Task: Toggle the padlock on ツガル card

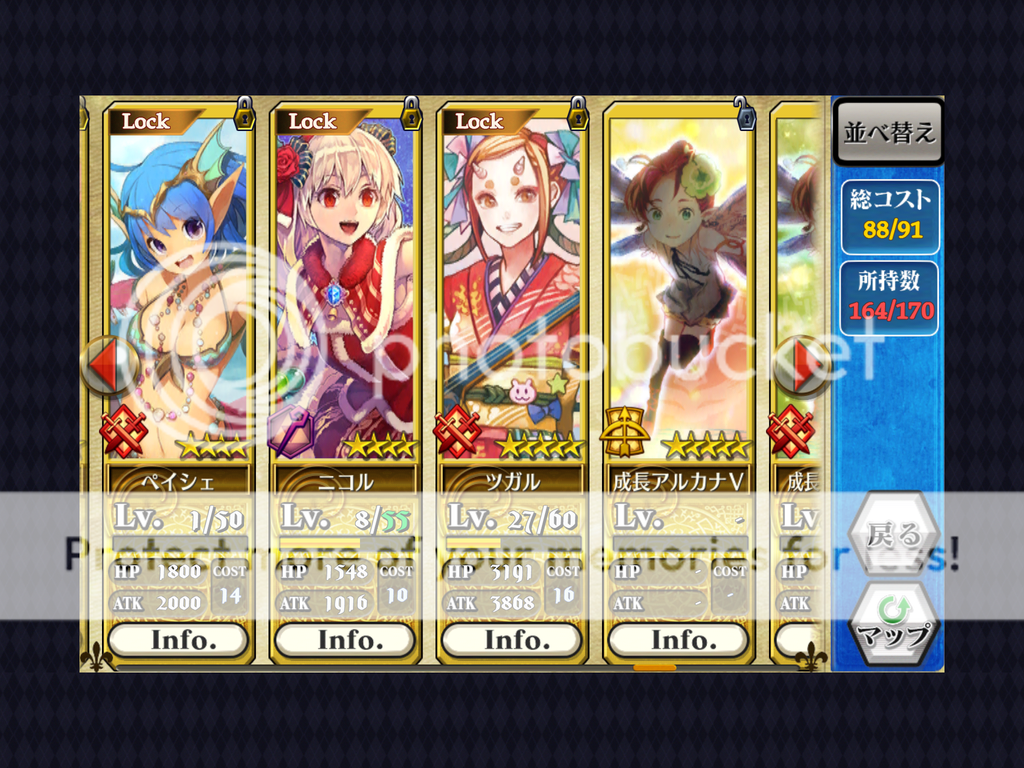Action: click(577, 113)
